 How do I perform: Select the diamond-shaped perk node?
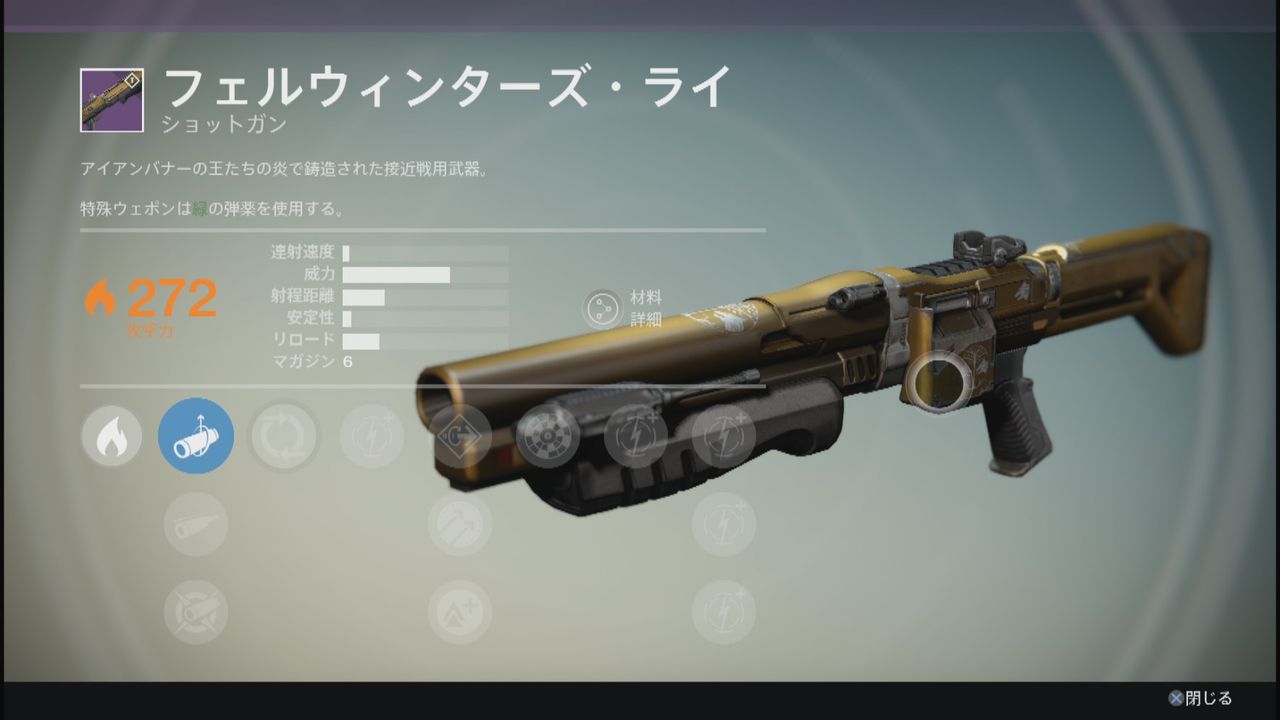click(460, 436)
